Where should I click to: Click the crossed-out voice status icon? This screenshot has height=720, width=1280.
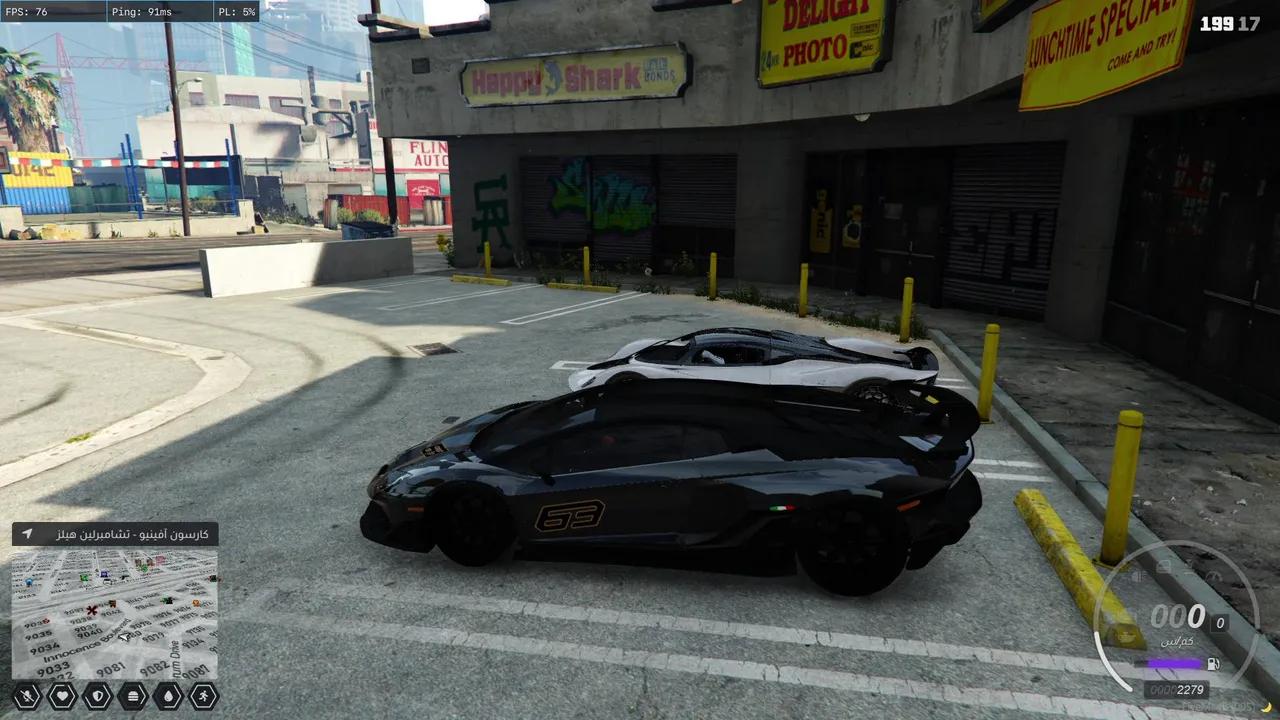click(x=27, y=696)
